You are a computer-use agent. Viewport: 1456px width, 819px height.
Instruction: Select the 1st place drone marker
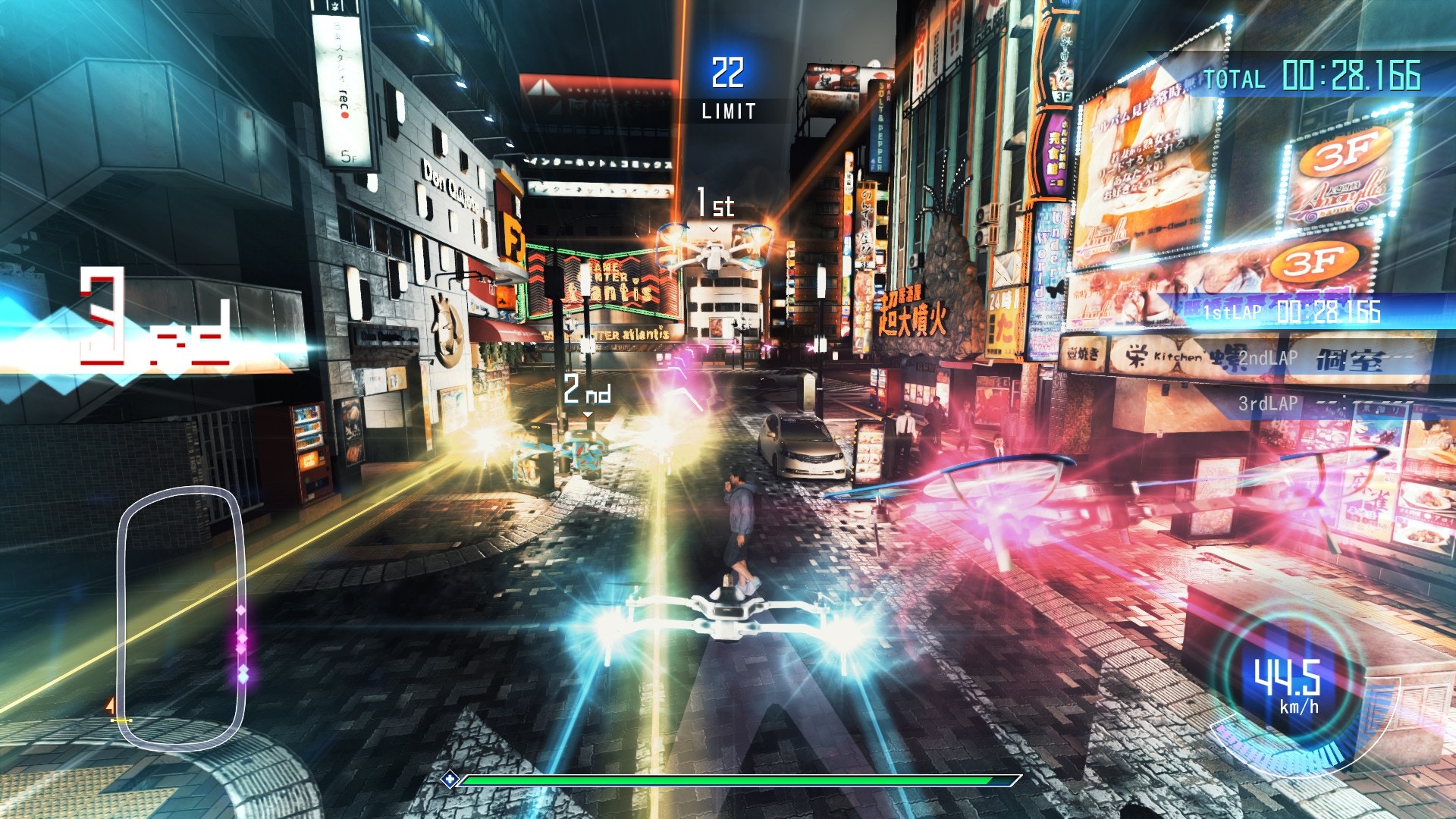pyautogui.click(x=715, y=206)
